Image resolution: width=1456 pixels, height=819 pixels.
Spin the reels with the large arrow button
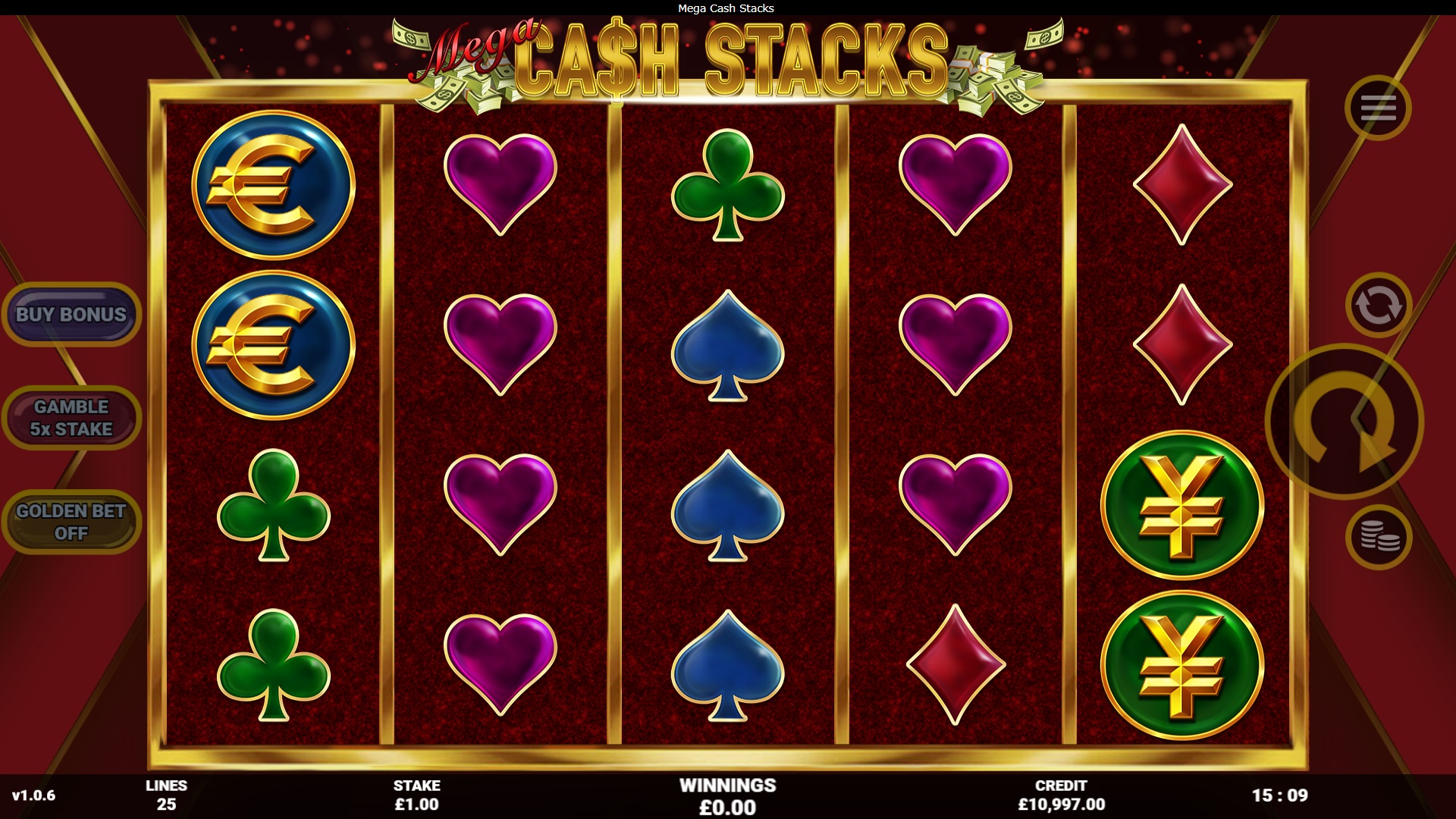pos(1344,422)
